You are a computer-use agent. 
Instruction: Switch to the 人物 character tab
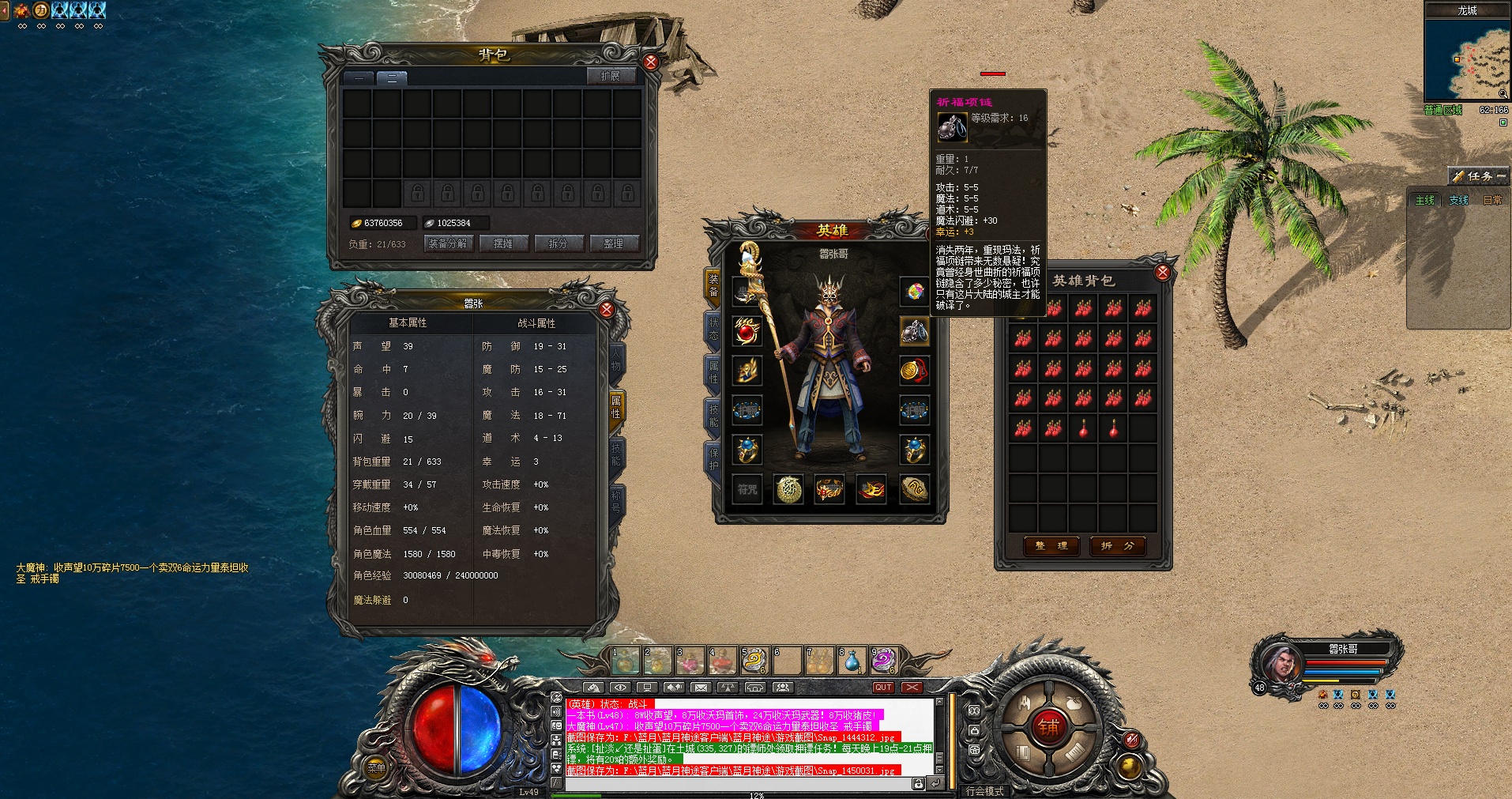pyautogui.click(x=616, y=360)
